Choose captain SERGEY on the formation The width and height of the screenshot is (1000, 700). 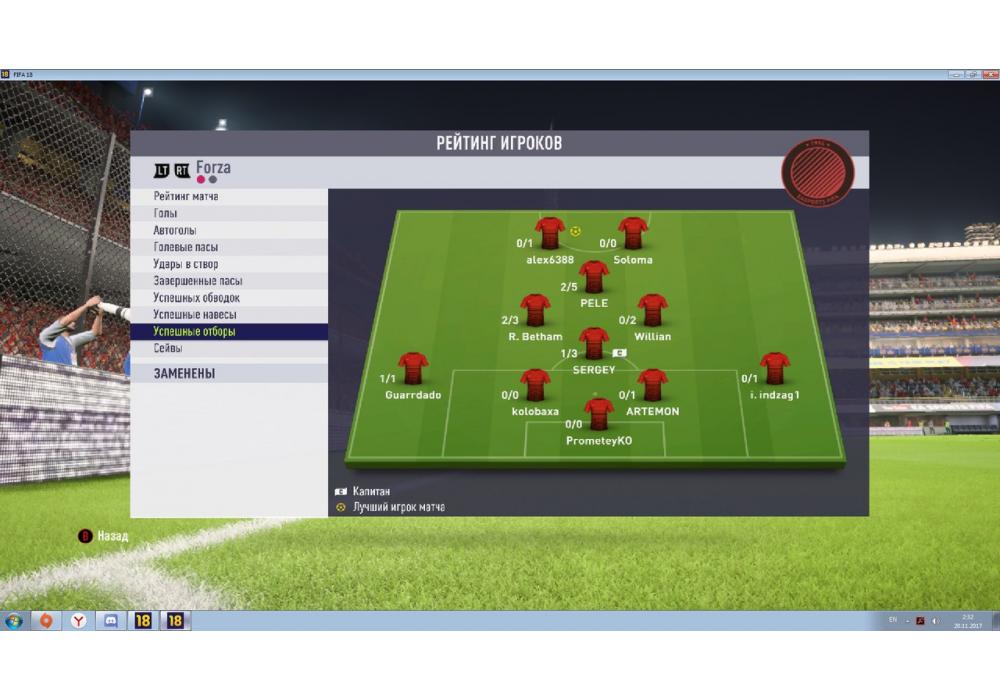click(594, 343)
